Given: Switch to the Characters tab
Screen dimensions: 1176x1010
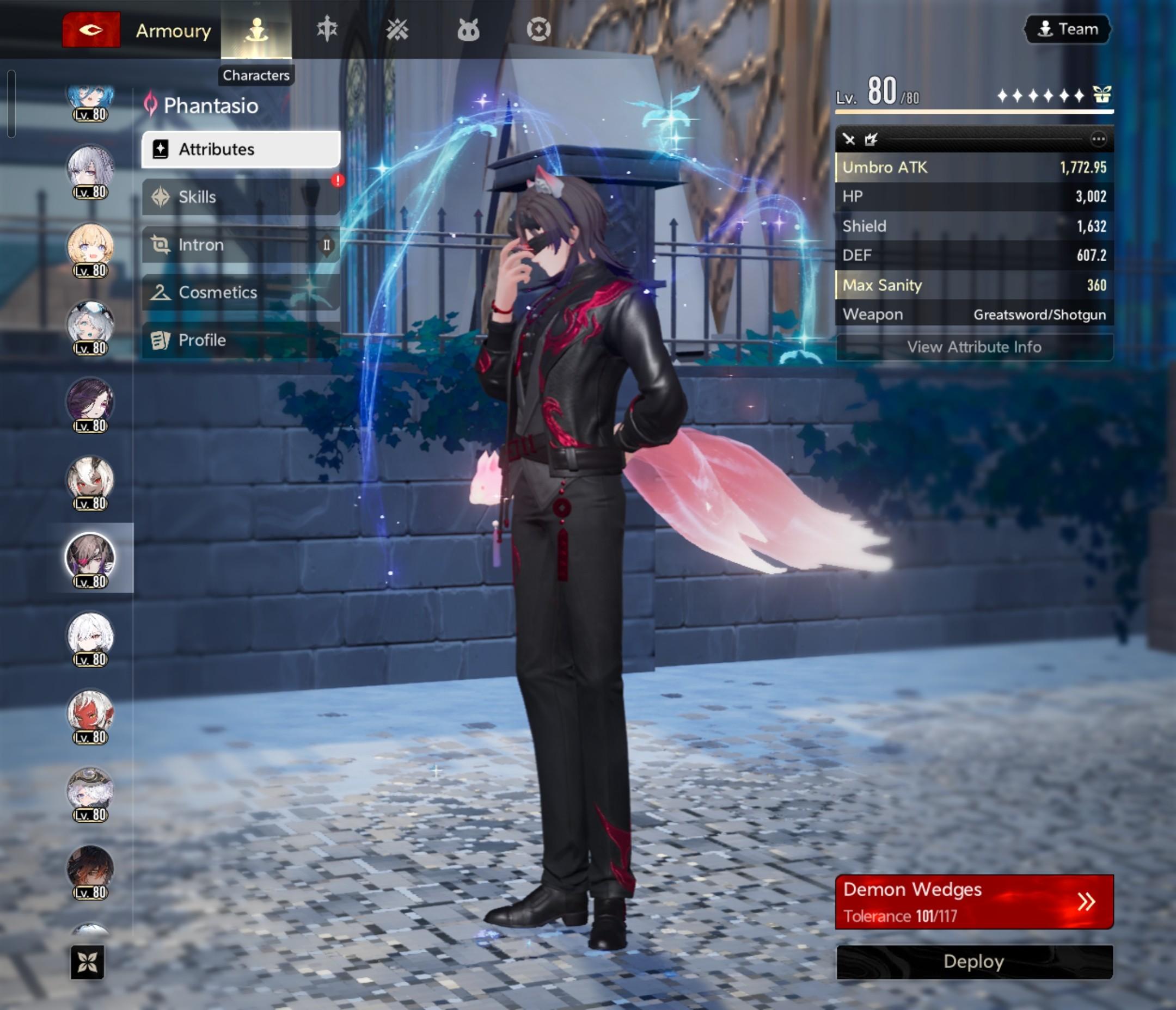Looking at the screenshot, I should [x=256, y=29].
